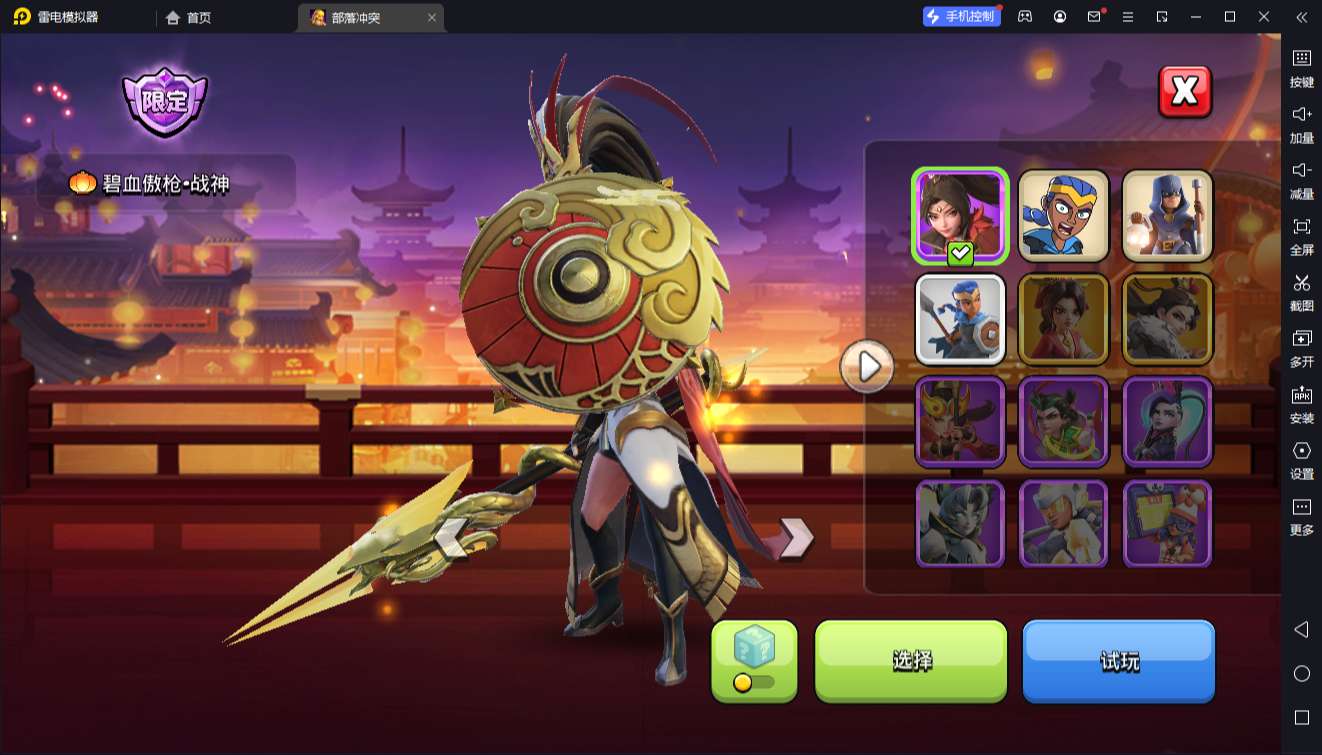Open the emulator 设置 settings panel
Viewport: 1322px width, 755px height.
point(1301,460)
